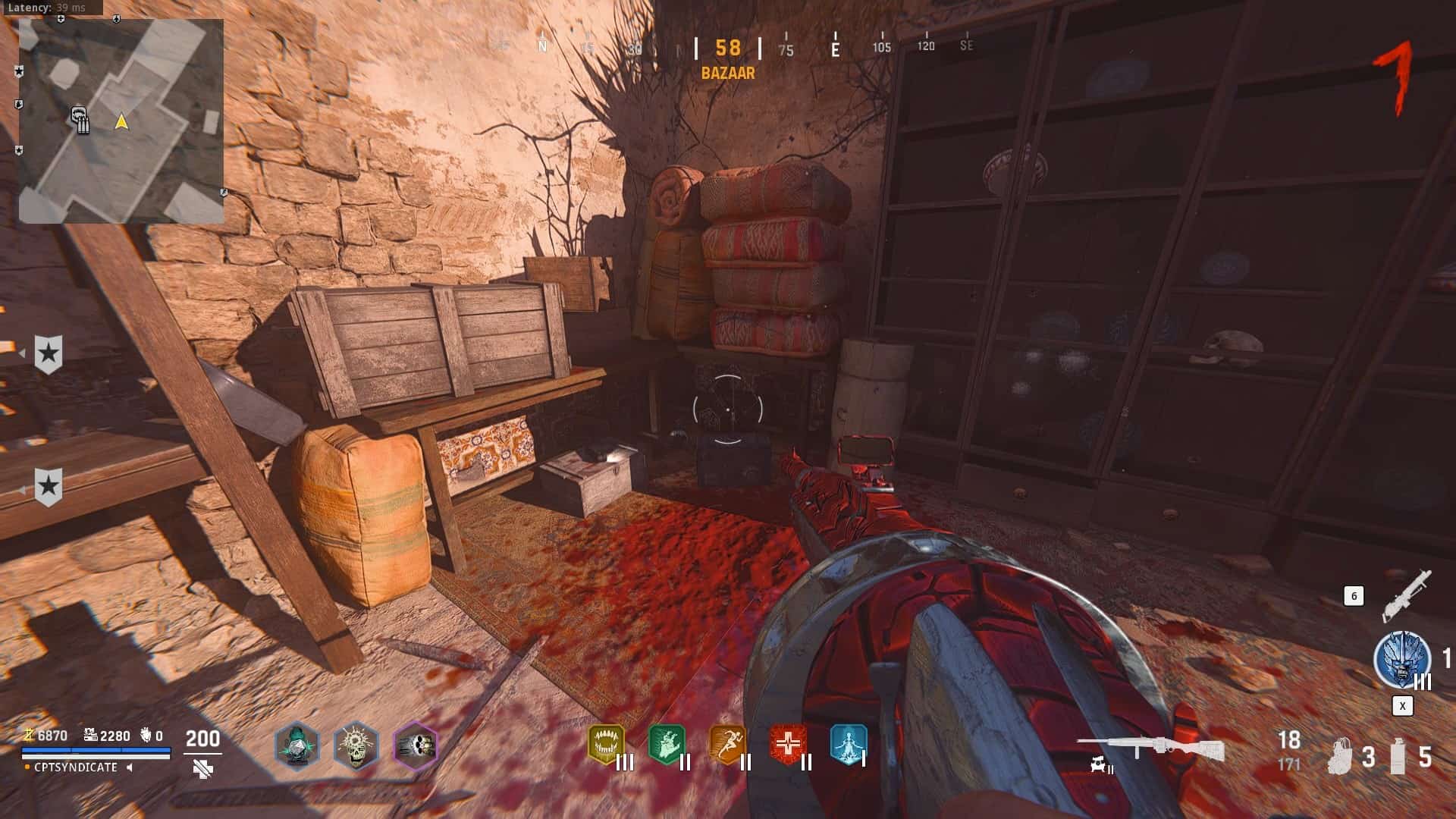Viewport: 1456px width, 819px height.
Task: Select the lower star objective shield marker
Action: (x=49, y=486)
